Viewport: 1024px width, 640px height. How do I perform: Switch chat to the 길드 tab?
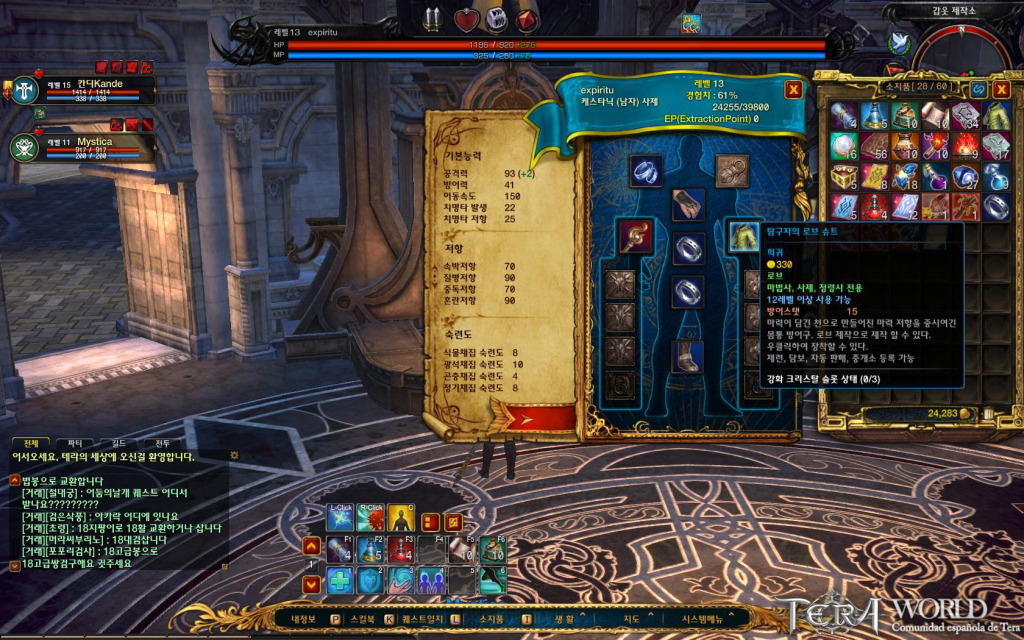coord(118,442)
